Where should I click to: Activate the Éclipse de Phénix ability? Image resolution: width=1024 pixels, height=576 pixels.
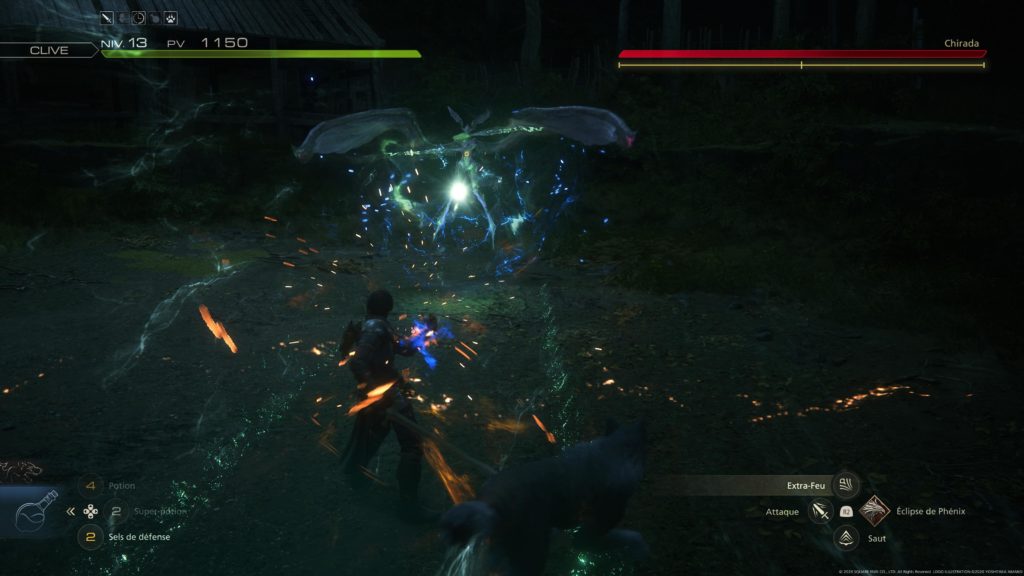click(x=874, y=511)
